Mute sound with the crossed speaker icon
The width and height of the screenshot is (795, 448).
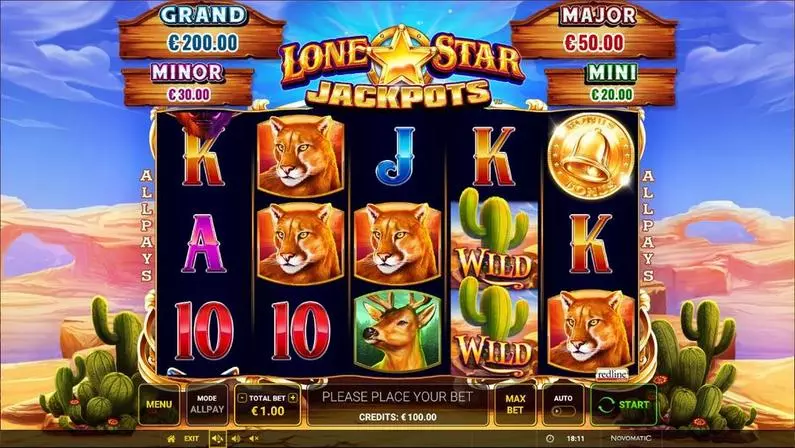(x=254, y=438)
